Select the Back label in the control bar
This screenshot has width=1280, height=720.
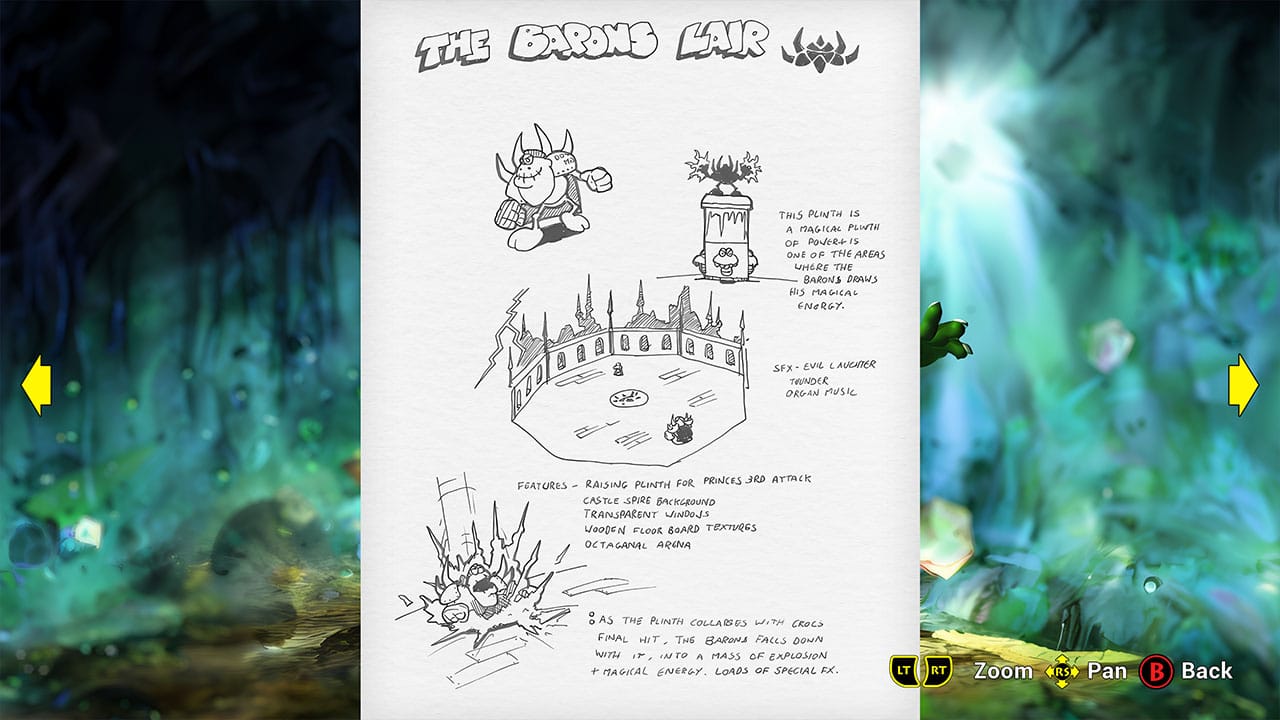pyautogui.click(x=1206, y=671)
